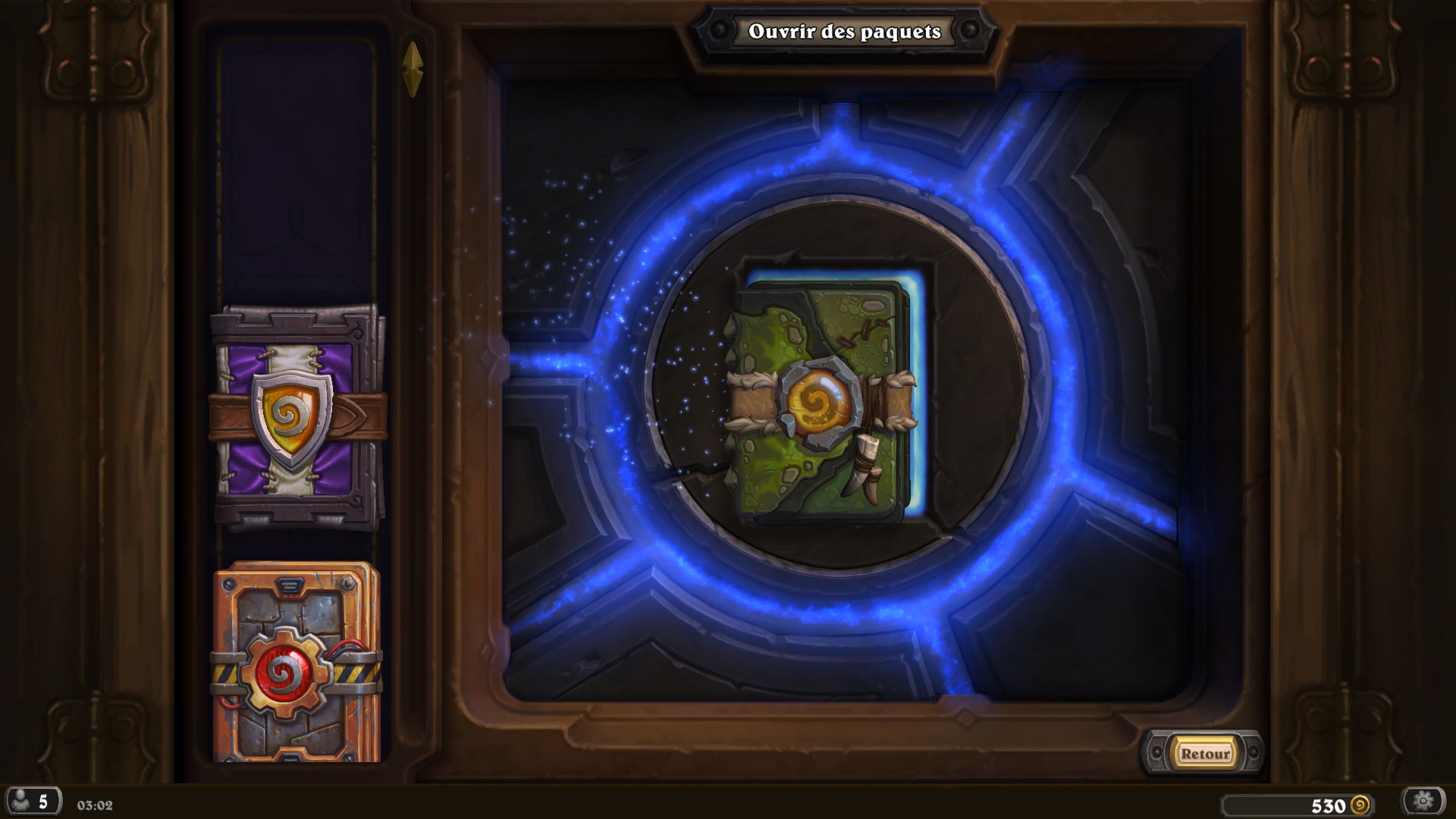Click the yellow arrow above the pack list
Image resolution: width=1456 pixels, height=819 pixels.
coord(413,68)
